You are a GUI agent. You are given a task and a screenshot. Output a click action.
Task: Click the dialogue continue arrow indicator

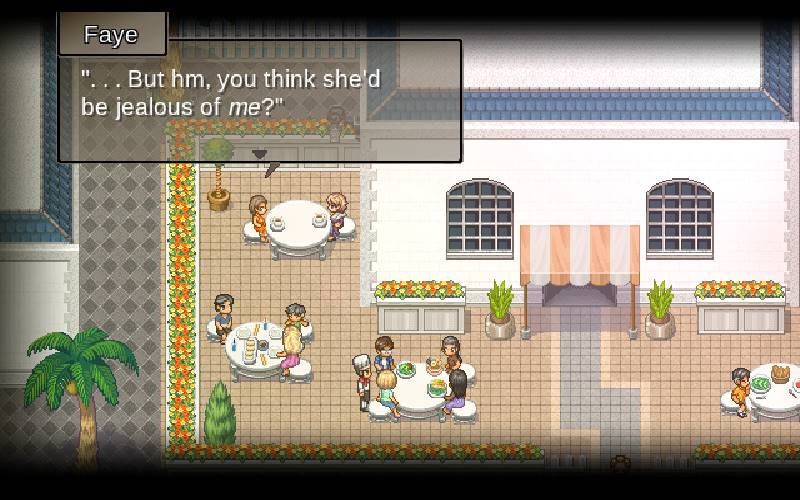tap(260, 154)
